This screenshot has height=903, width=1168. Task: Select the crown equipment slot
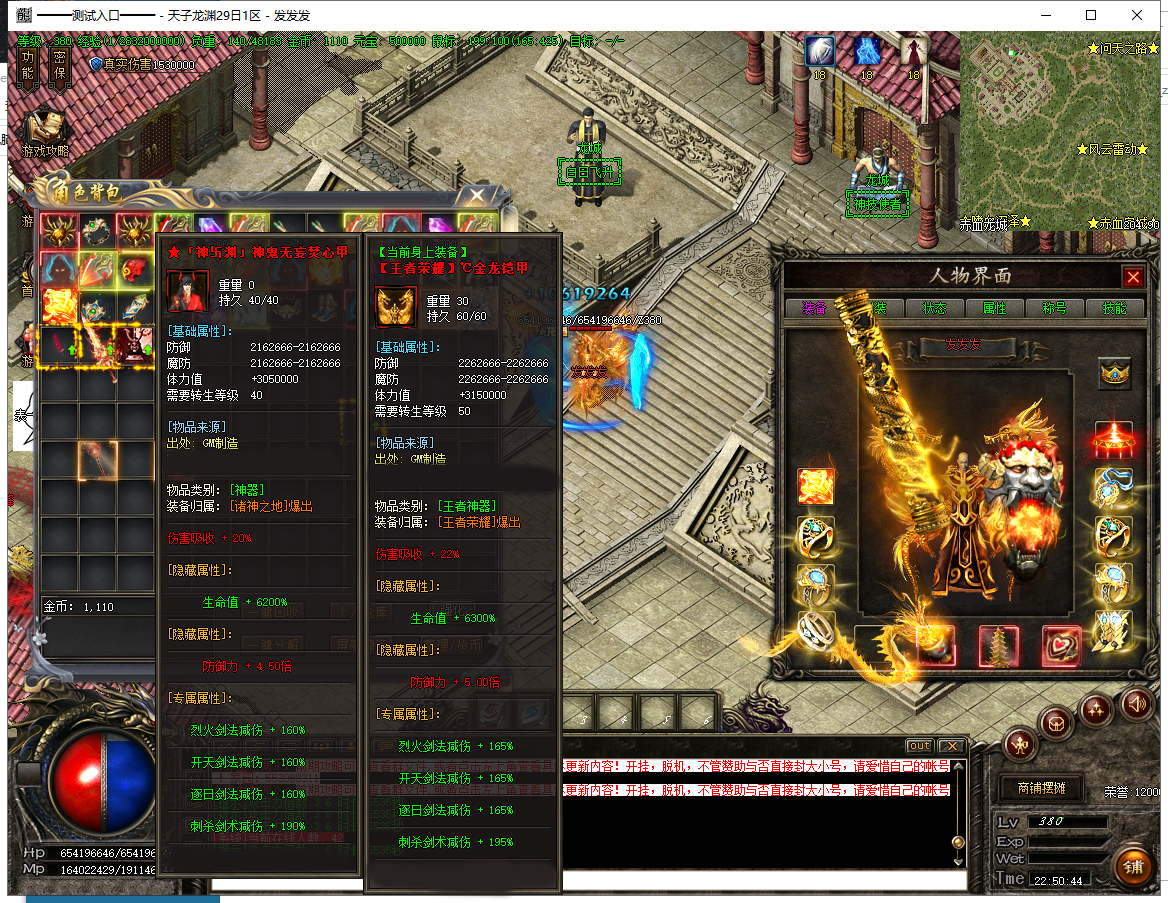1114,373
